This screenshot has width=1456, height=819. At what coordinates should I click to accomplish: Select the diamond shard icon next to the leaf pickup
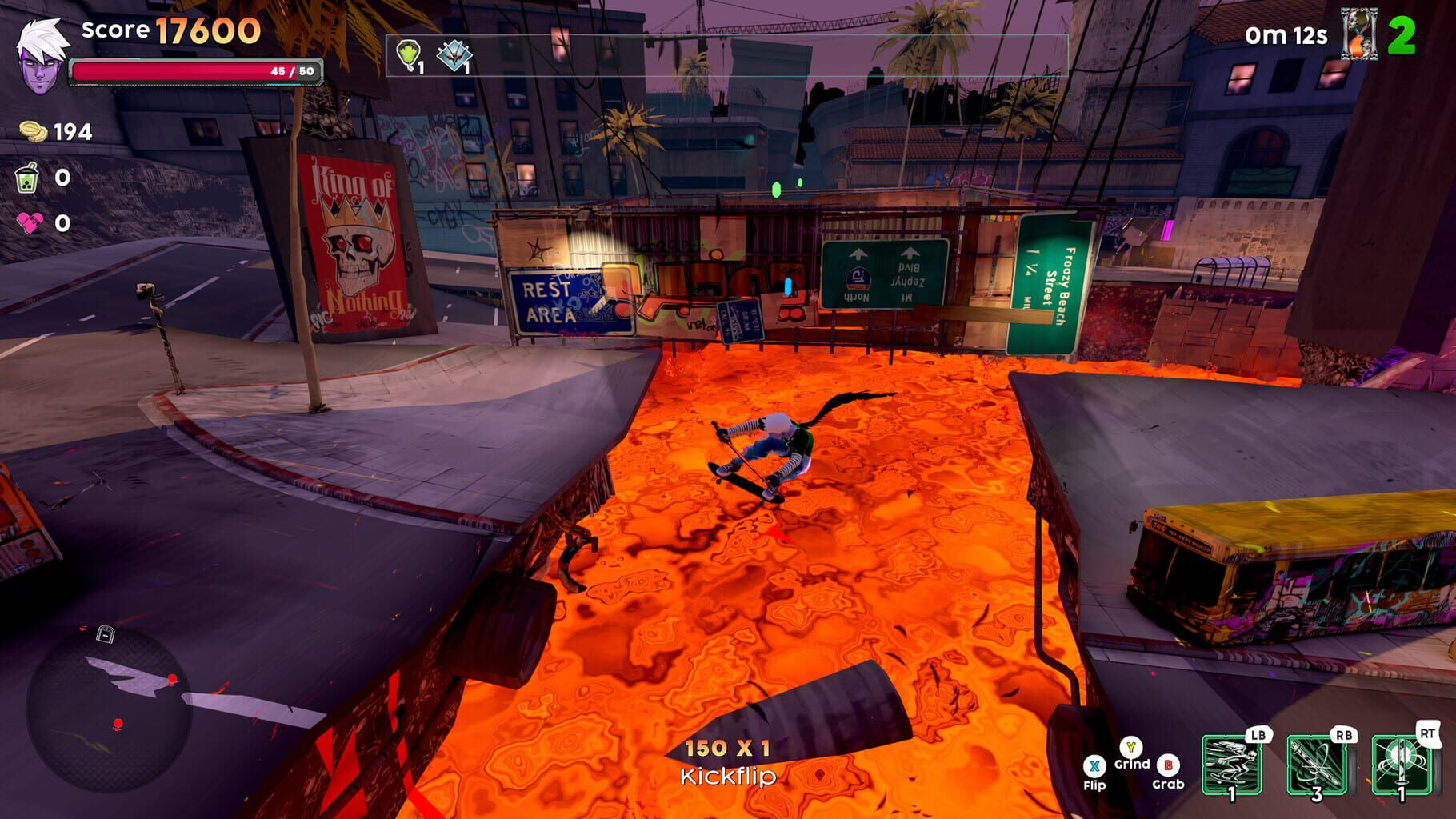pyautogui.click(x=452, y=54)
